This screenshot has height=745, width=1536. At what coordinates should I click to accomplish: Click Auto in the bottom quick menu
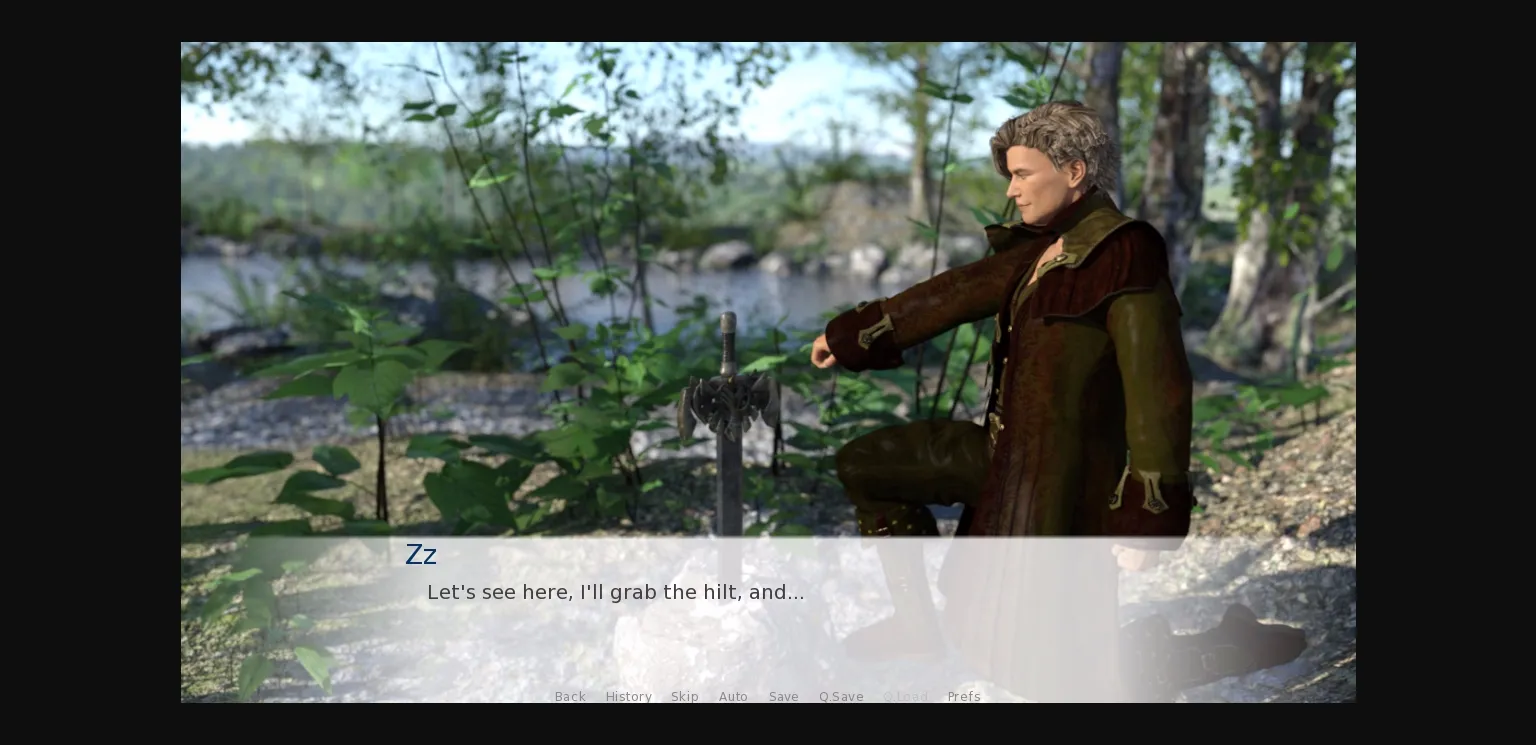pyautogui.click(x=733, y=697)
